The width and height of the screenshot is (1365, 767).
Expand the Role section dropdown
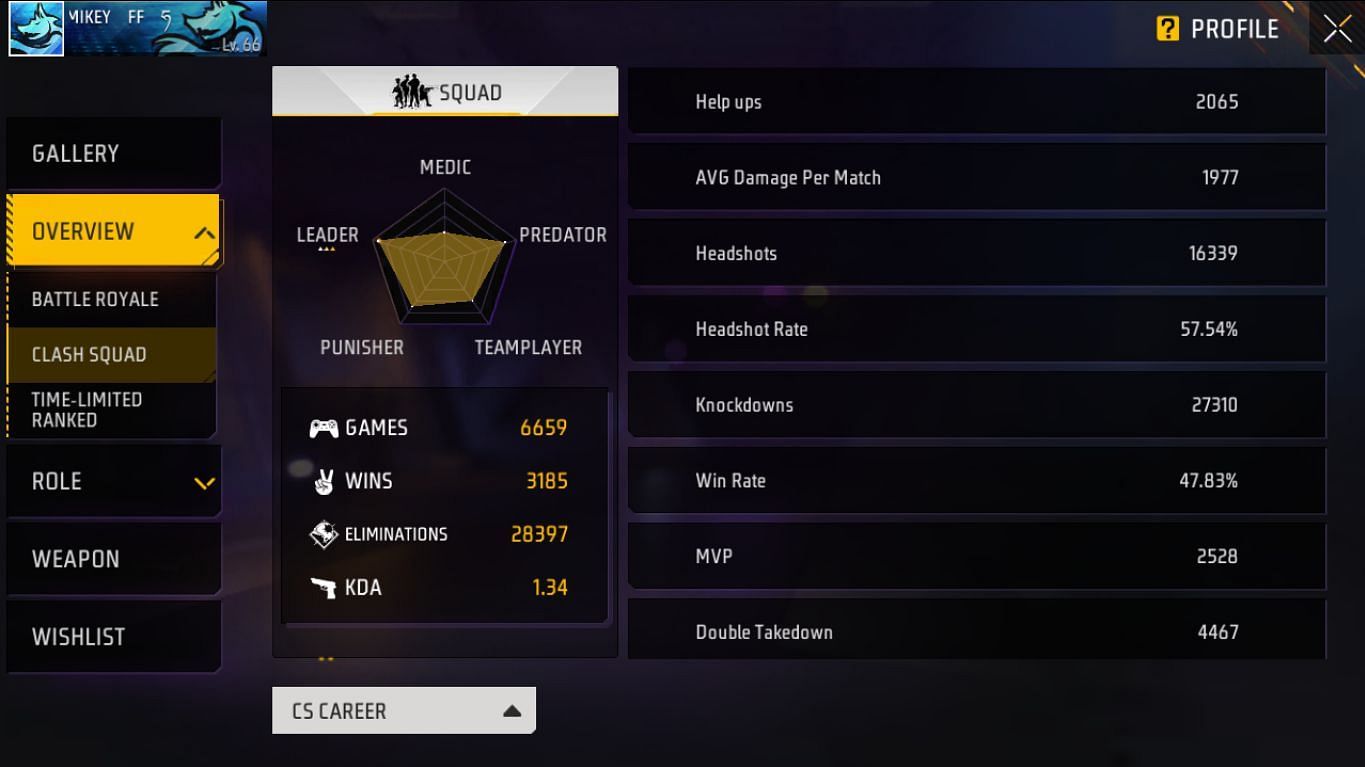[x=205, y=481]
